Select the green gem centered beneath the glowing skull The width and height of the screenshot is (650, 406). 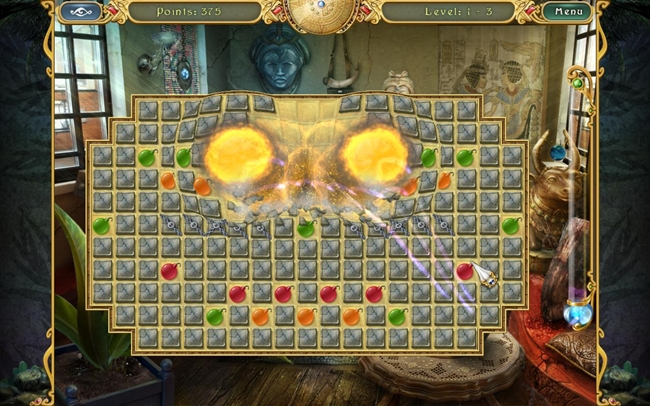(x=306, y=228)
